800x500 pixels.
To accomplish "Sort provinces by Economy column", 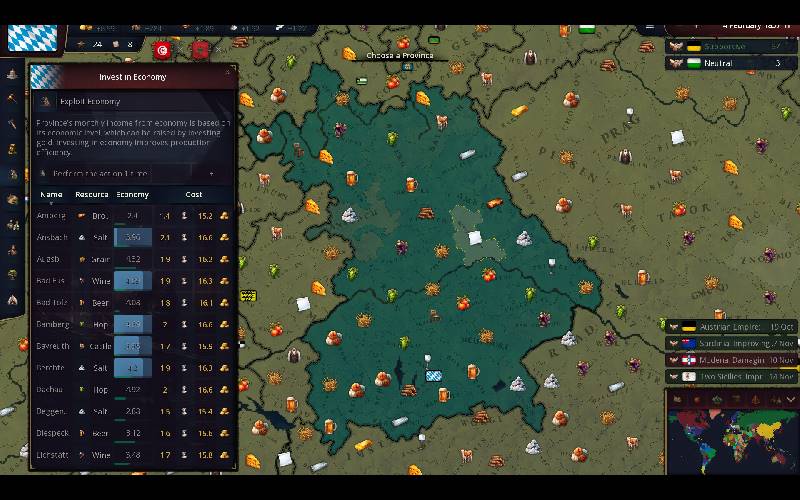I will pos(133,194).
